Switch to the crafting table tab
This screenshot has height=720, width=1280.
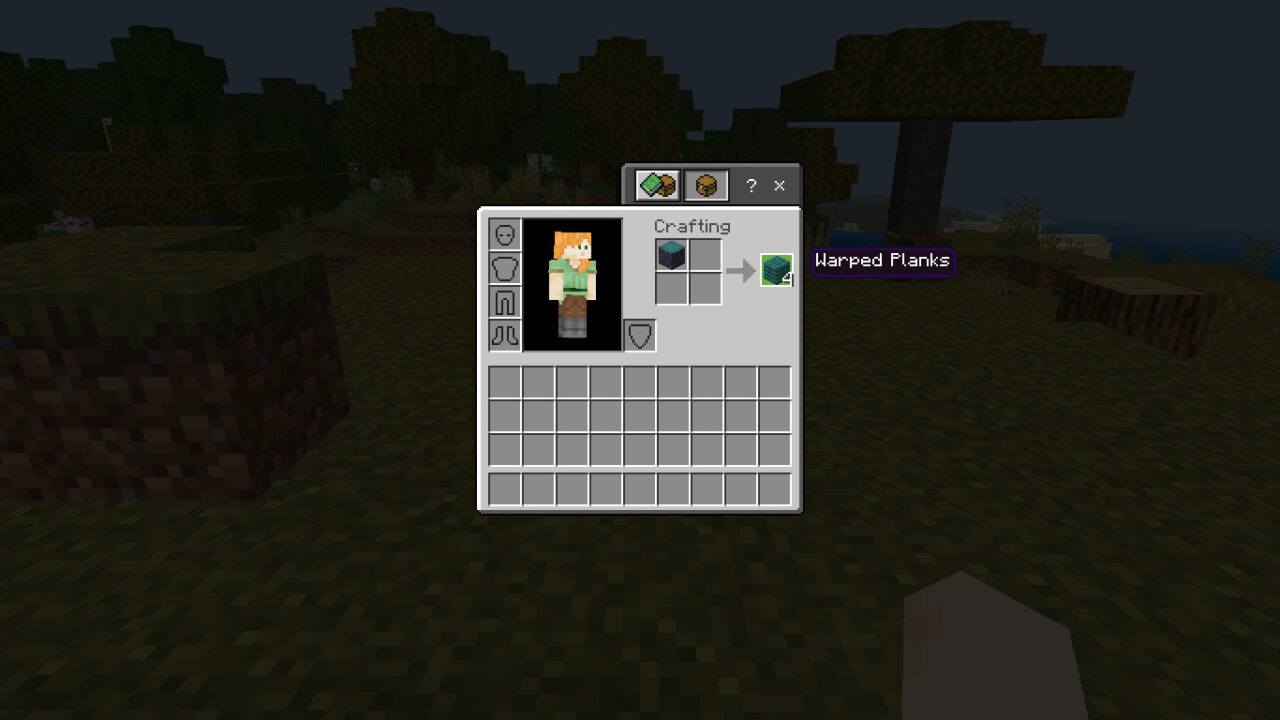tap(706, 185)
